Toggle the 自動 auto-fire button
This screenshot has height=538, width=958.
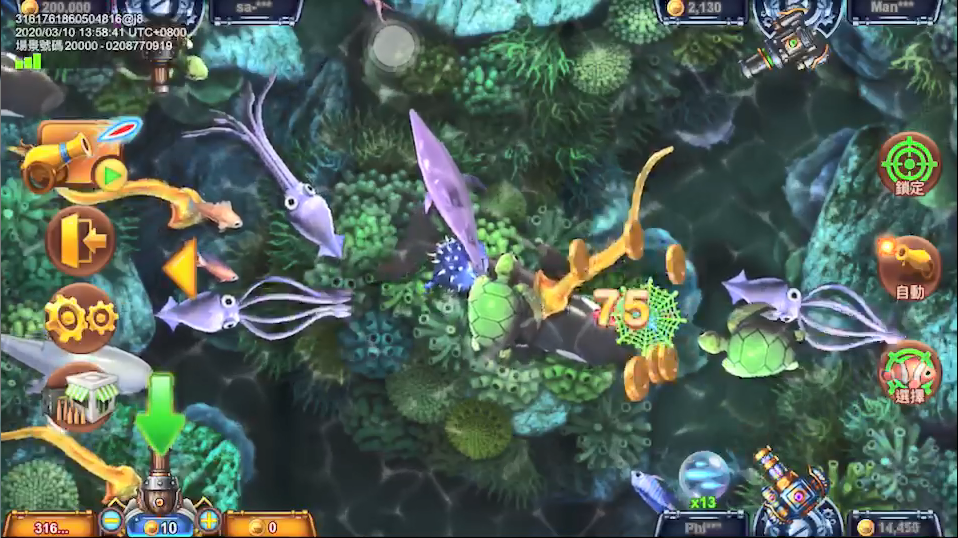[x=909, y=268]
